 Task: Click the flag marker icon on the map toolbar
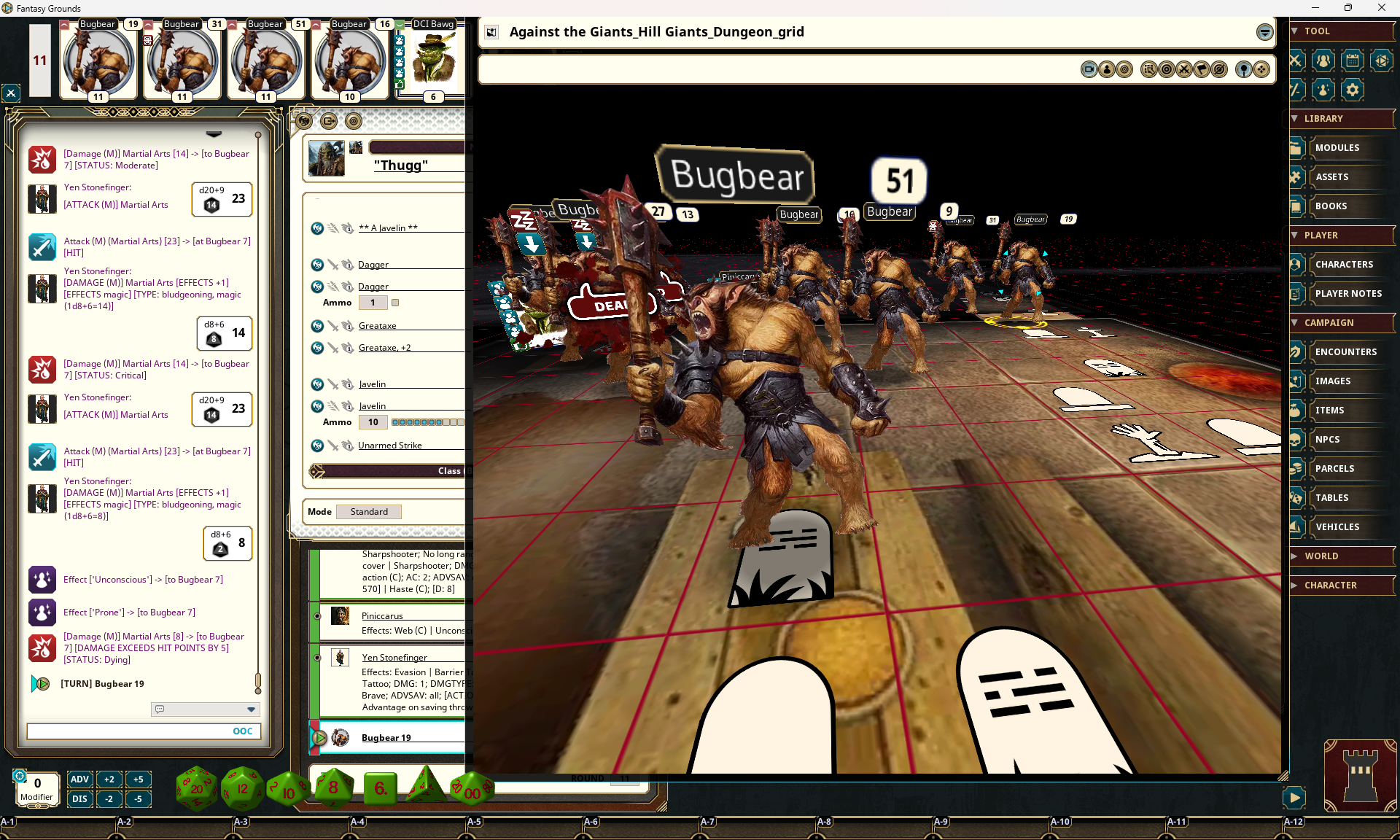(x=1201, y=69)
